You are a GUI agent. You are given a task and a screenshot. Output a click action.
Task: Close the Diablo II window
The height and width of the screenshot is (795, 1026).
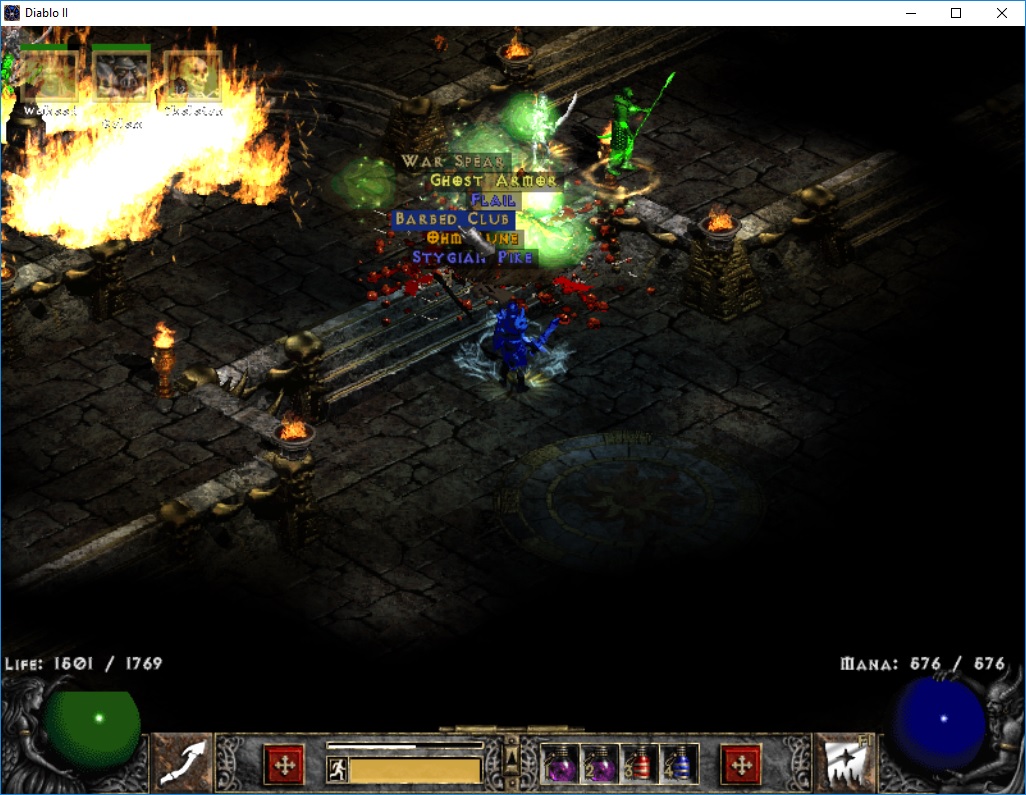(x=1002, y=13)
